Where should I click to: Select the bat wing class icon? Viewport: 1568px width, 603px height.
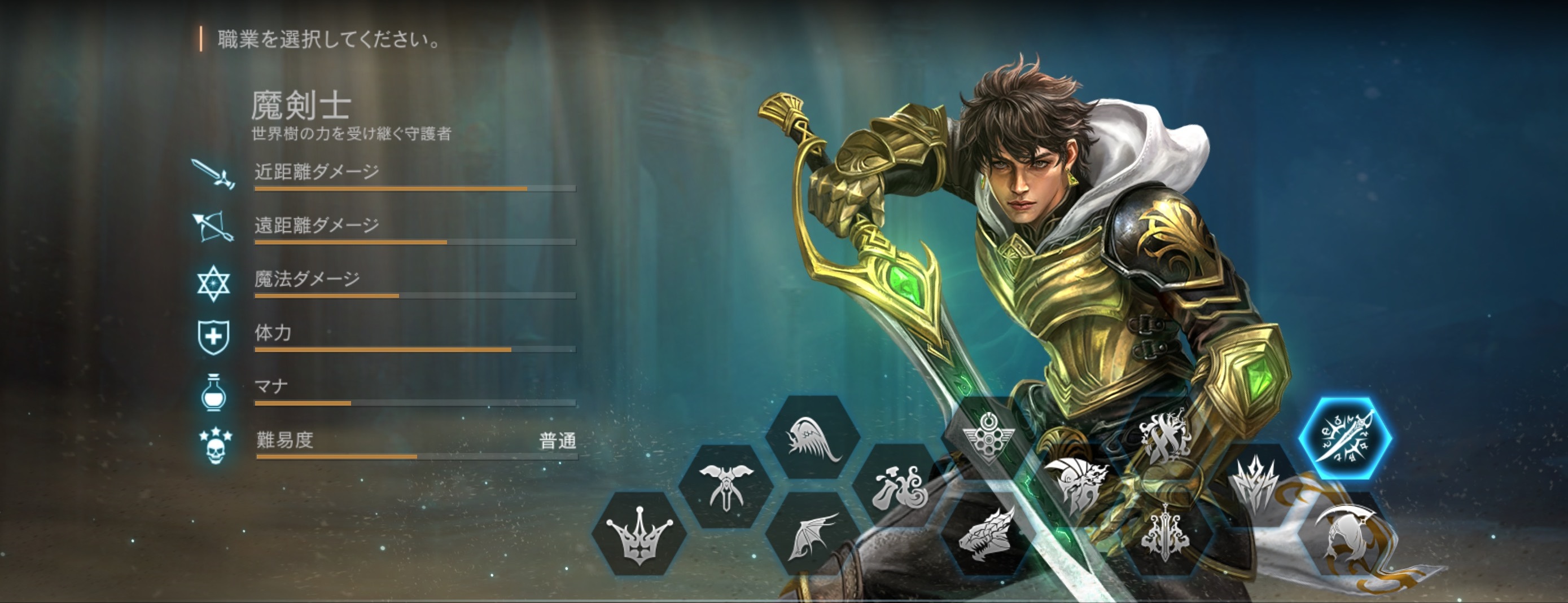pos(813,534)
